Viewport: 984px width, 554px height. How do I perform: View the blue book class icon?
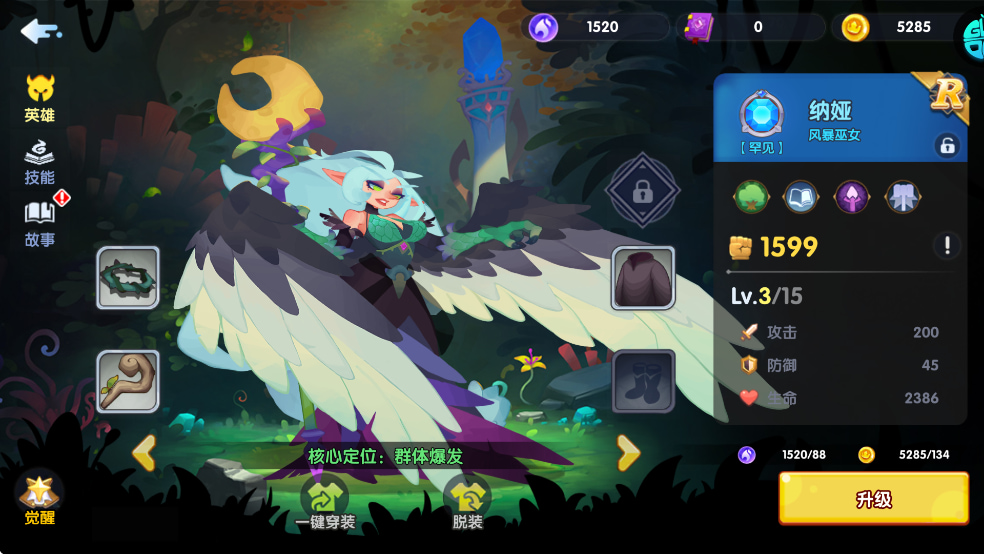point(801,196)
